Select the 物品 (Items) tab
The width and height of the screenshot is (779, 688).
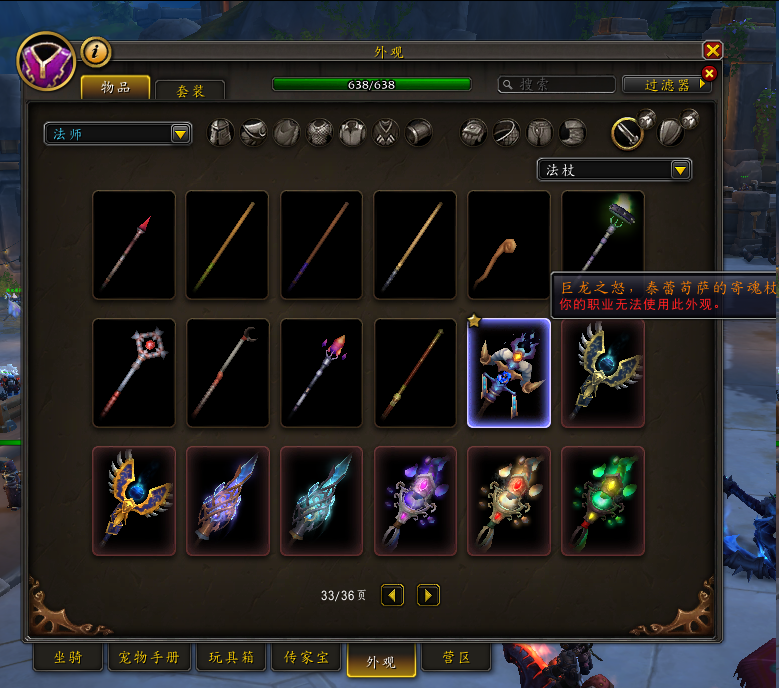(115, 88)
